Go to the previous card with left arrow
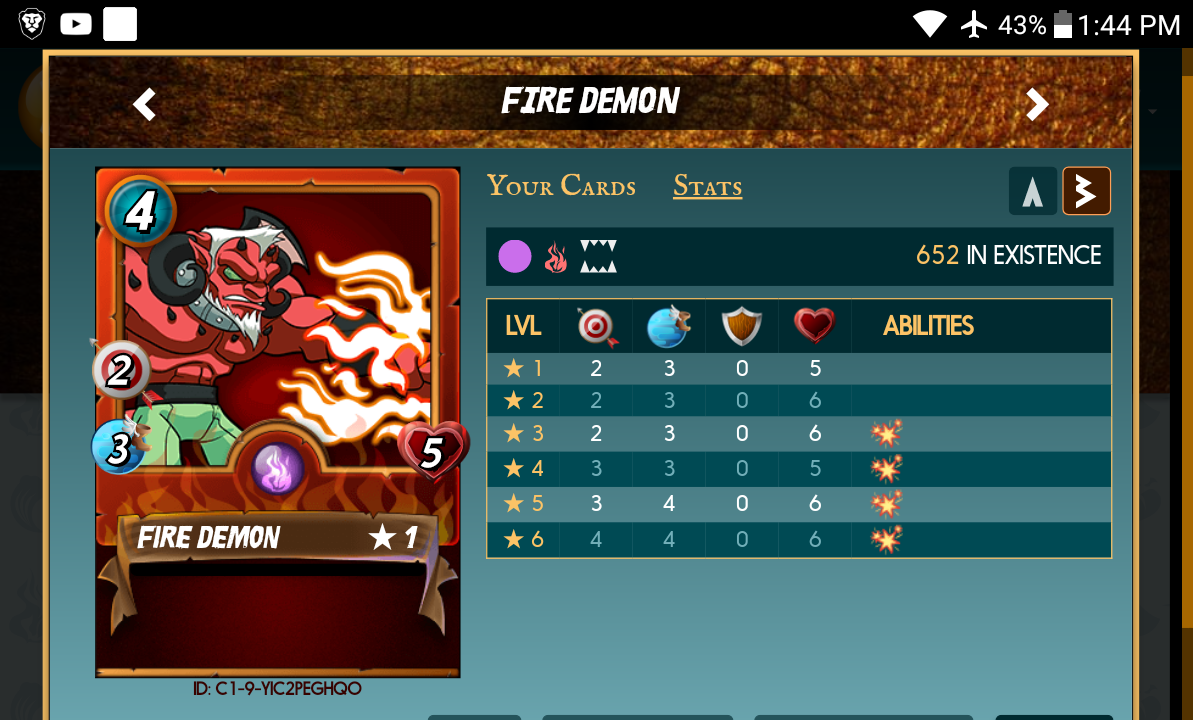This screenshot has width=1193, height=720. [x=145, y=104]
